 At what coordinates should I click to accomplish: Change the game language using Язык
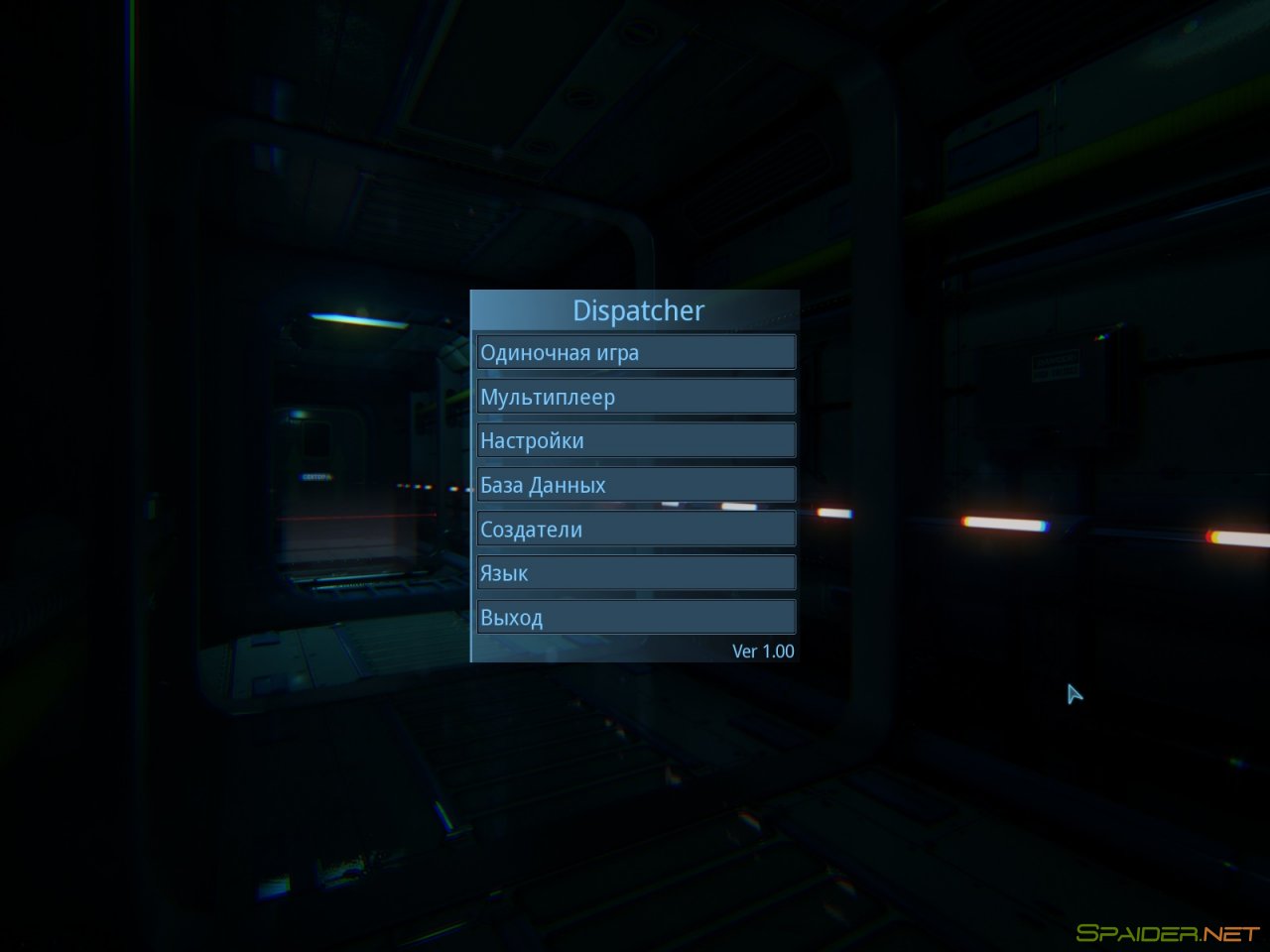coord(635,572)
